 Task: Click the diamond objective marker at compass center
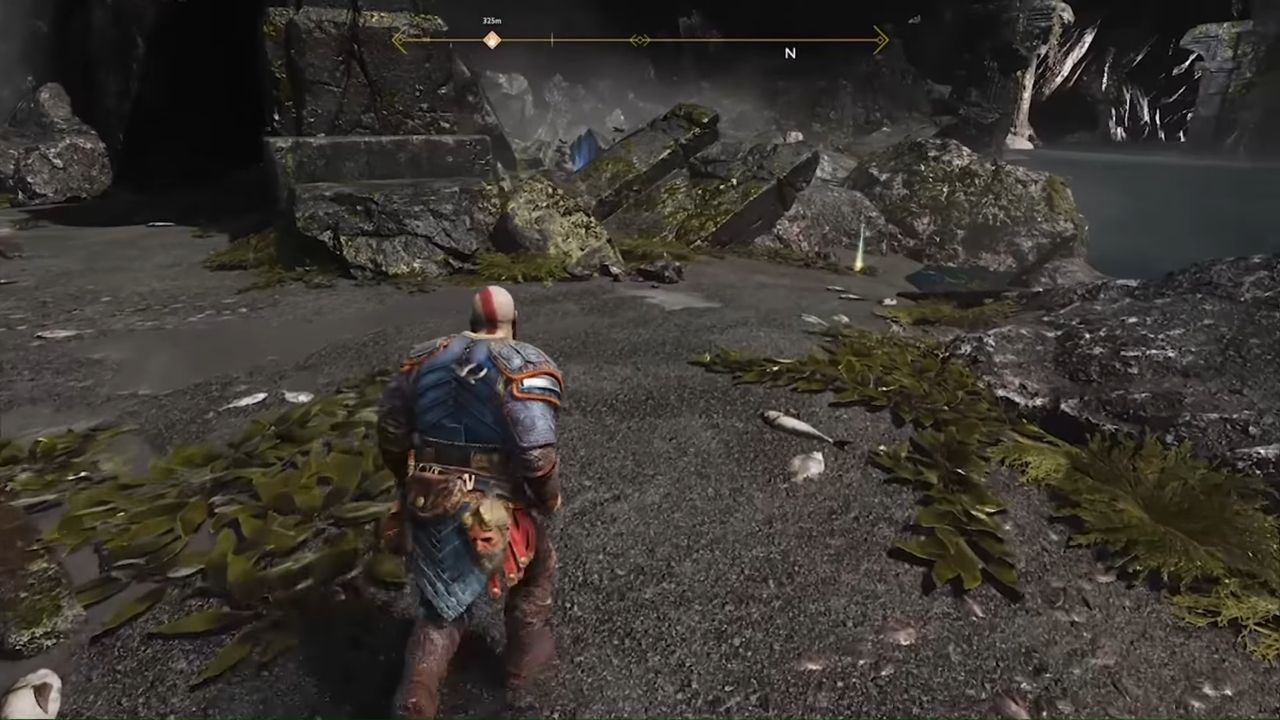pos(640,39)
